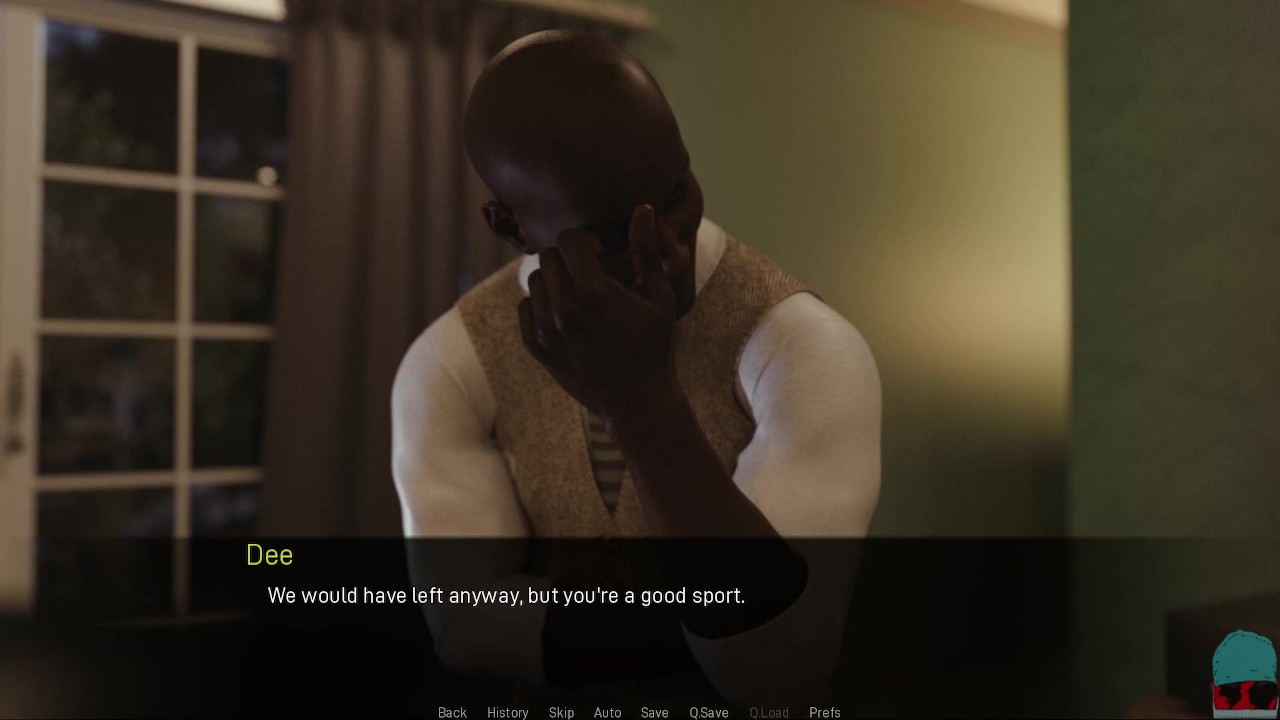Open the Save menu
The height and width of the screenshot is (720, 1280).
pyautogui.click(x=654, y=712)
